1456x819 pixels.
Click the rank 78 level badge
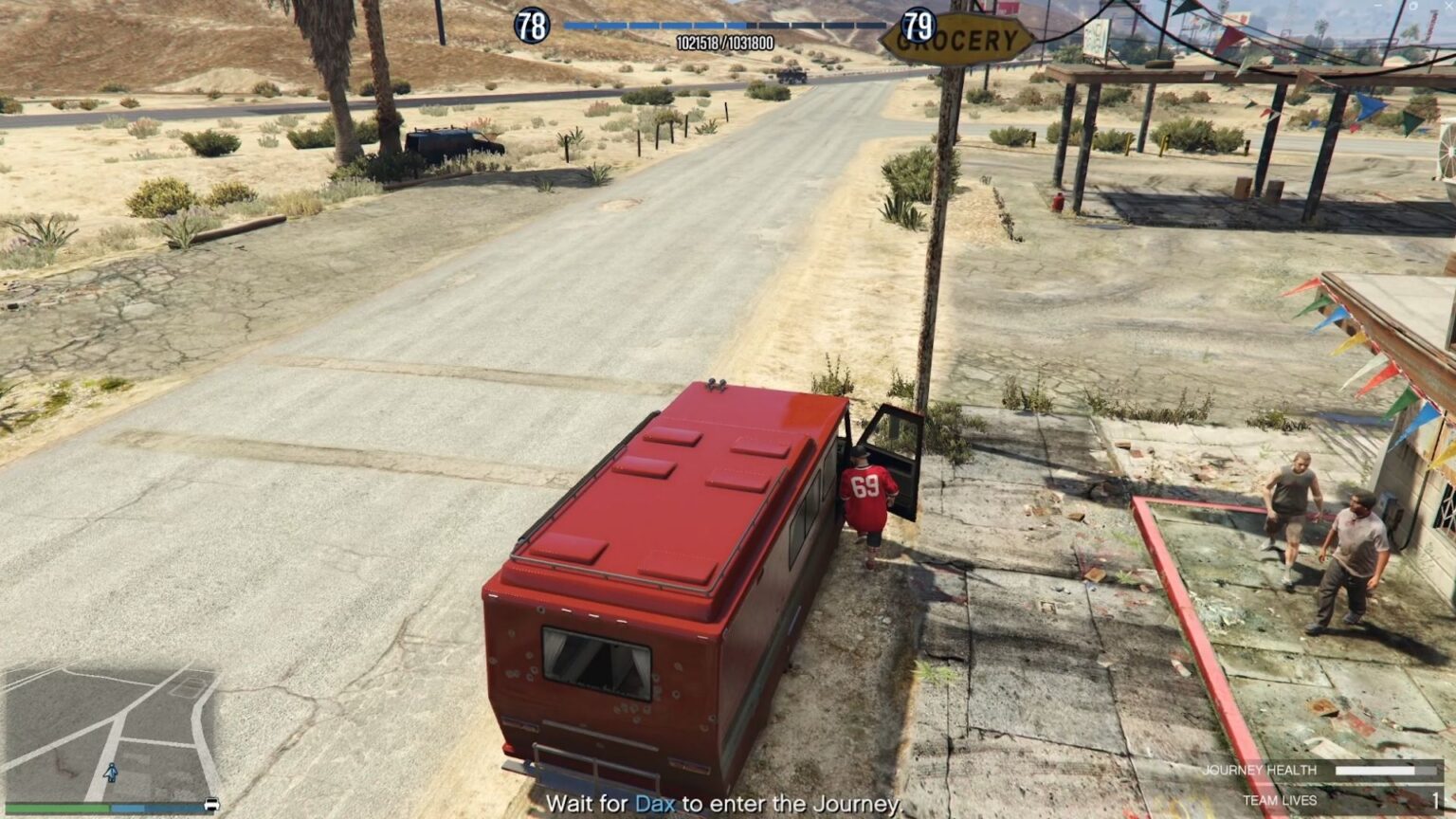[533, 25]
